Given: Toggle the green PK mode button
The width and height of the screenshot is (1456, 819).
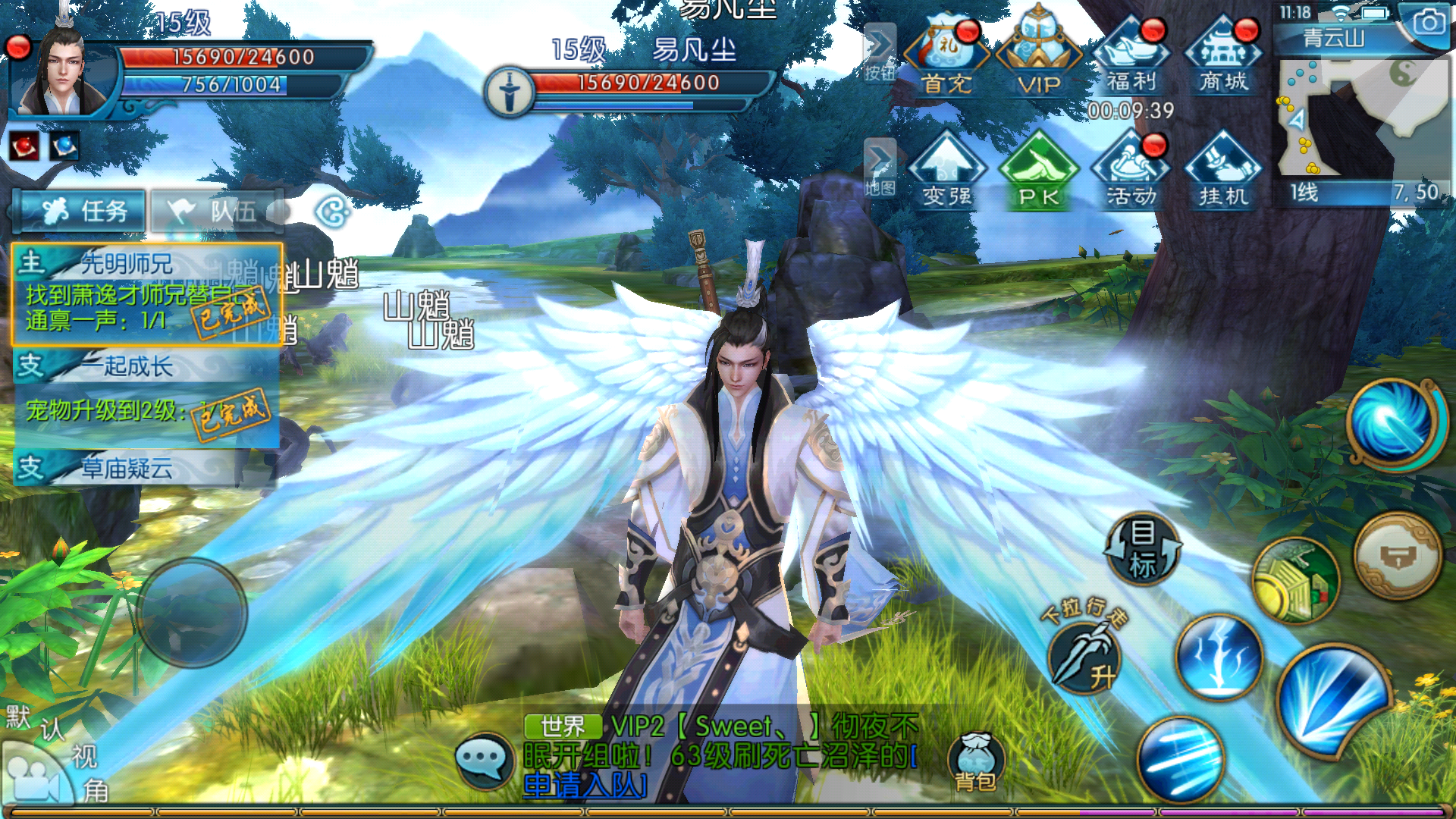Looking at the screenshot, I should [x=1038, y=171].
